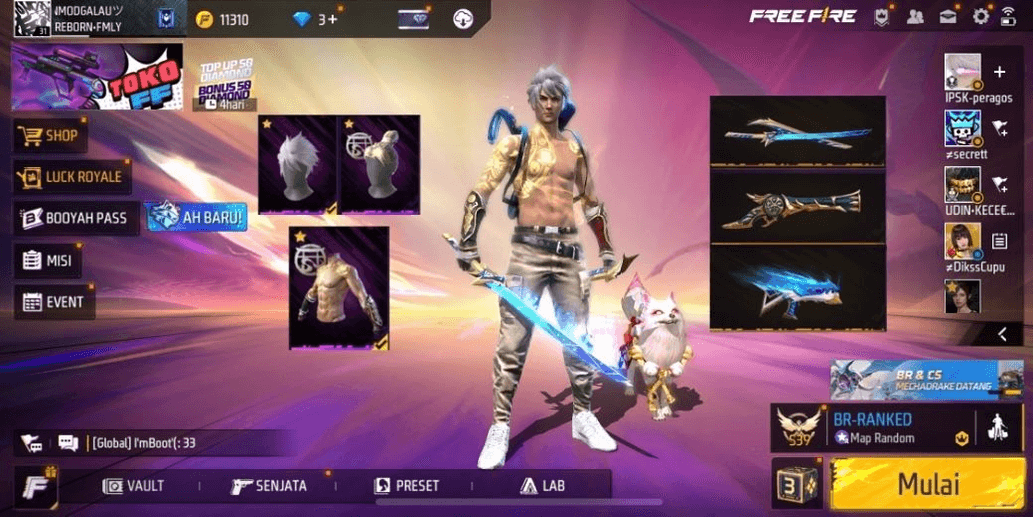Open Luck Royale
This screenshot has height=517, width=1033.
point(70,177)
